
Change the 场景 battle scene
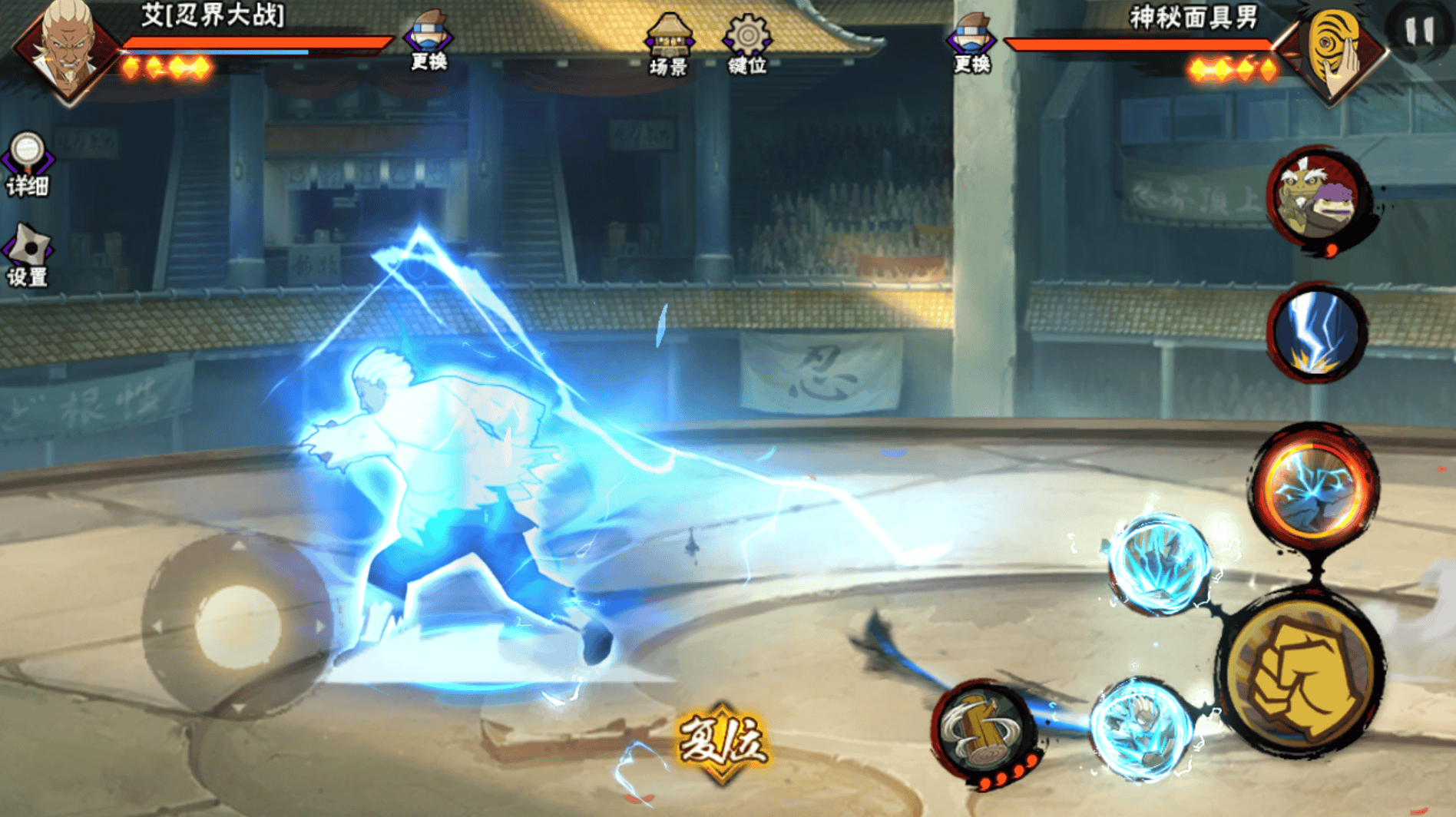coord(668,45)
